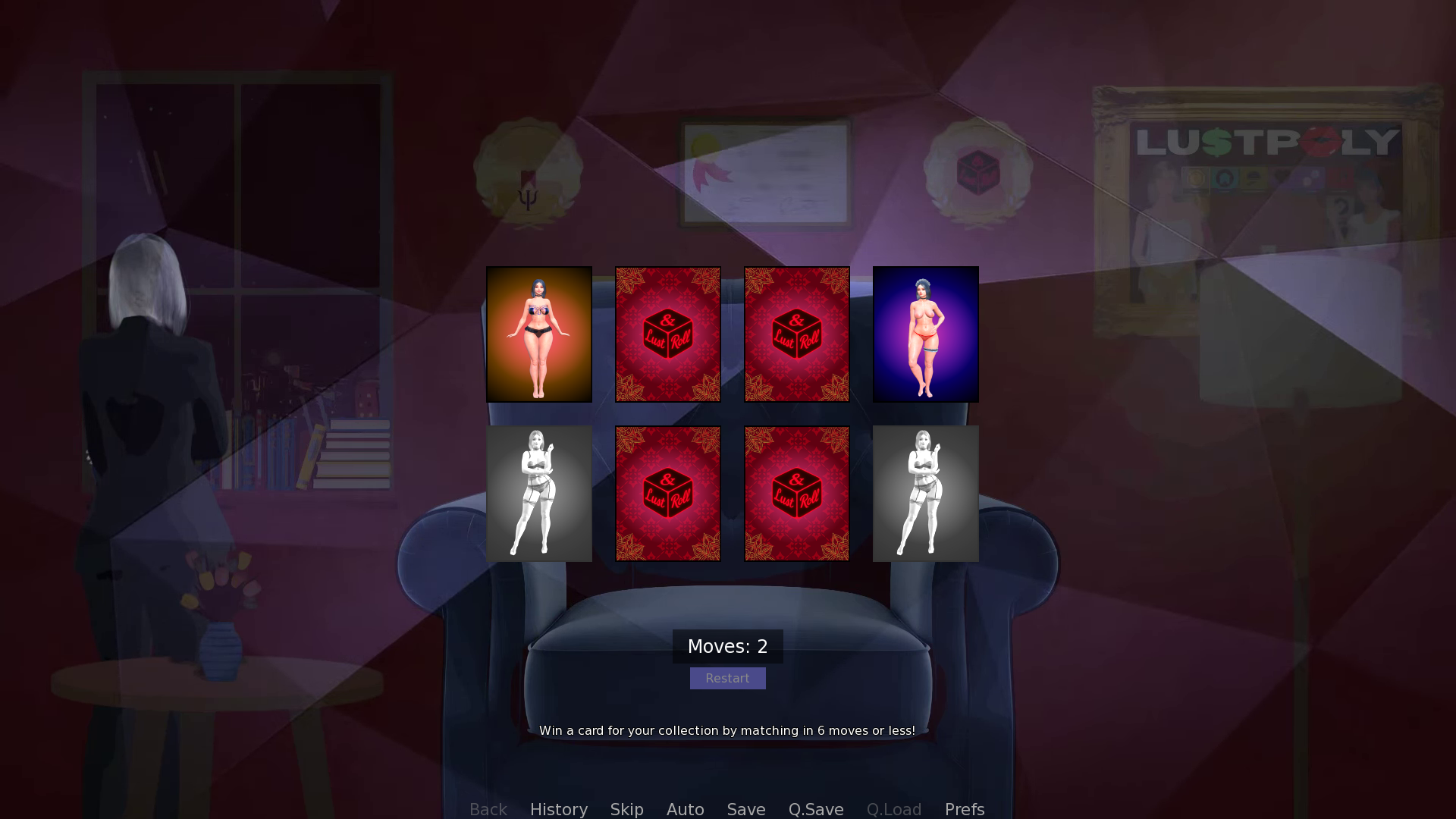Perform a Q.Save quick save

[x=815, y=809]
